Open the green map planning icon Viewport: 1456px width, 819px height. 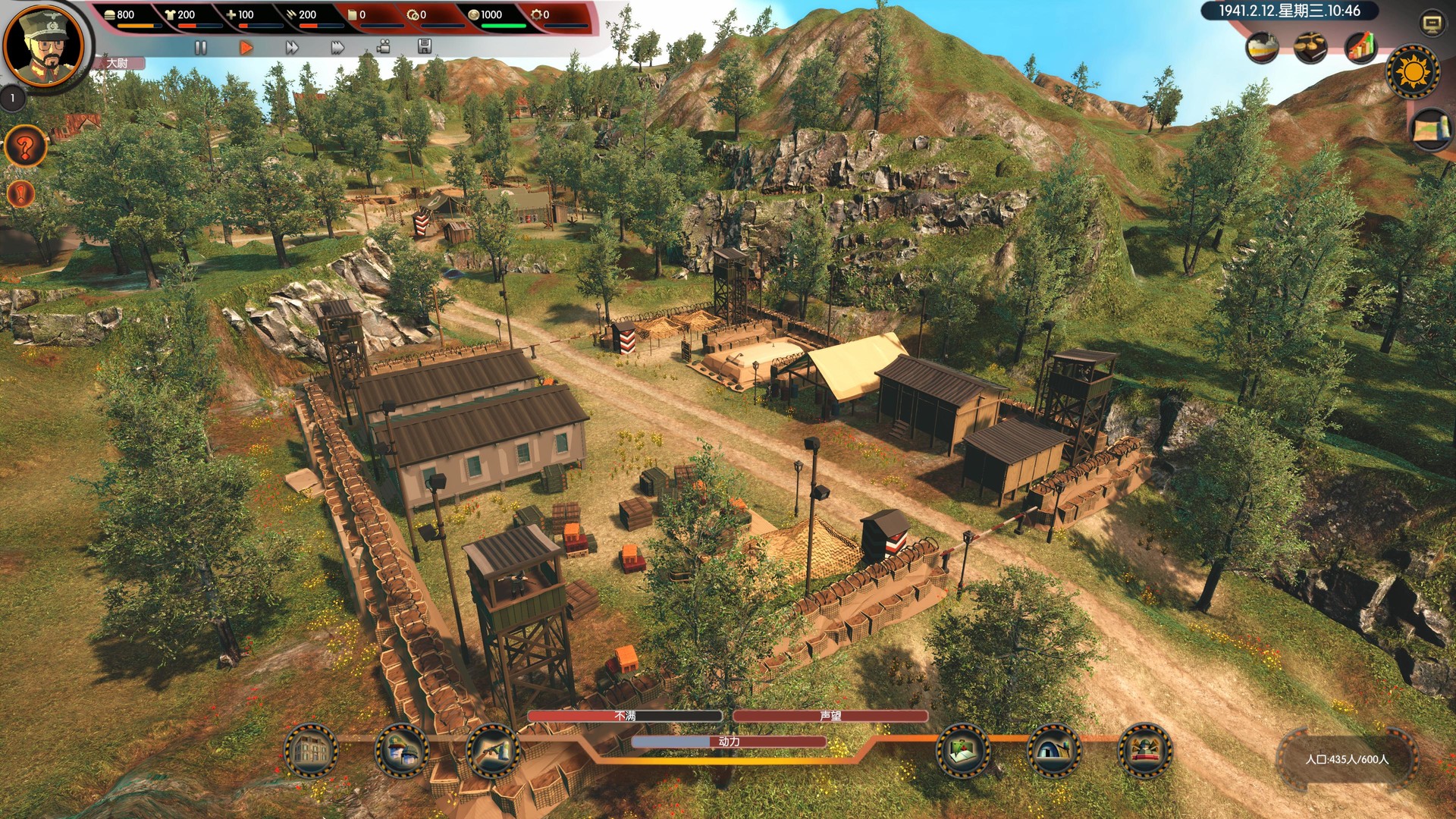point(963,751)
